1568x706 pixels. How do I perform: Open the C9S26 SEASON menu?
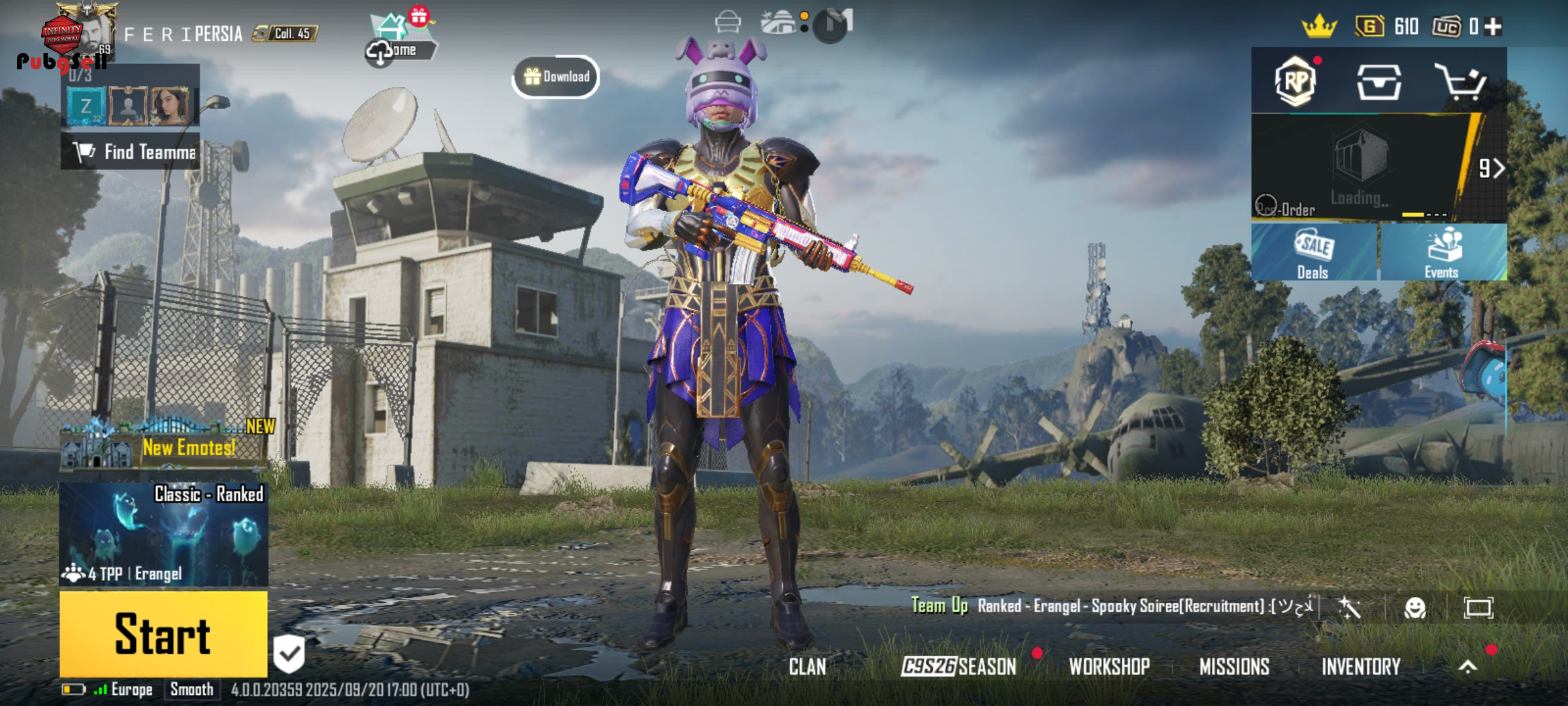pos(958,666)
